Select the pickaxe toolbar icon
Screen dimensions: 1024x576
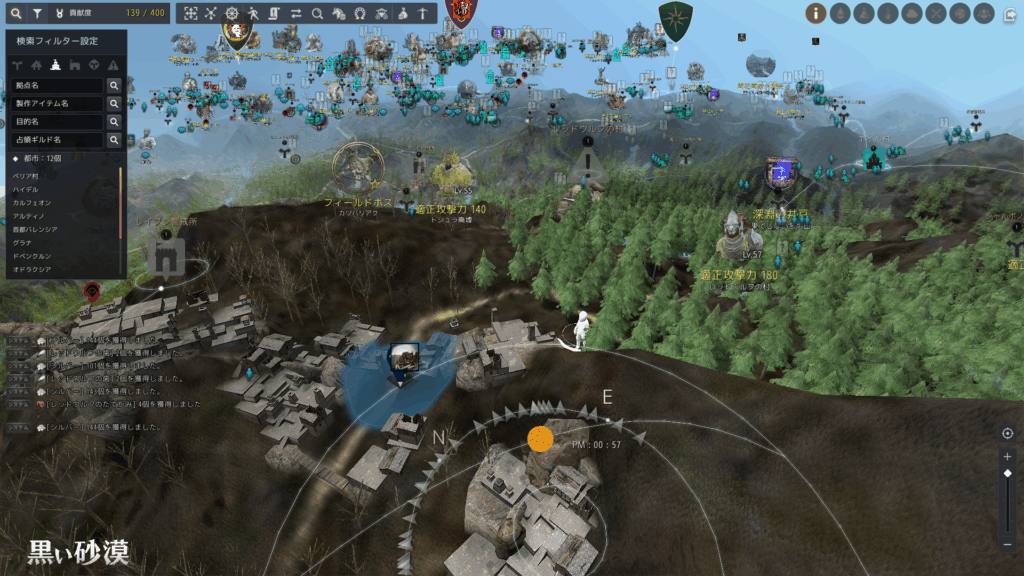423,14
